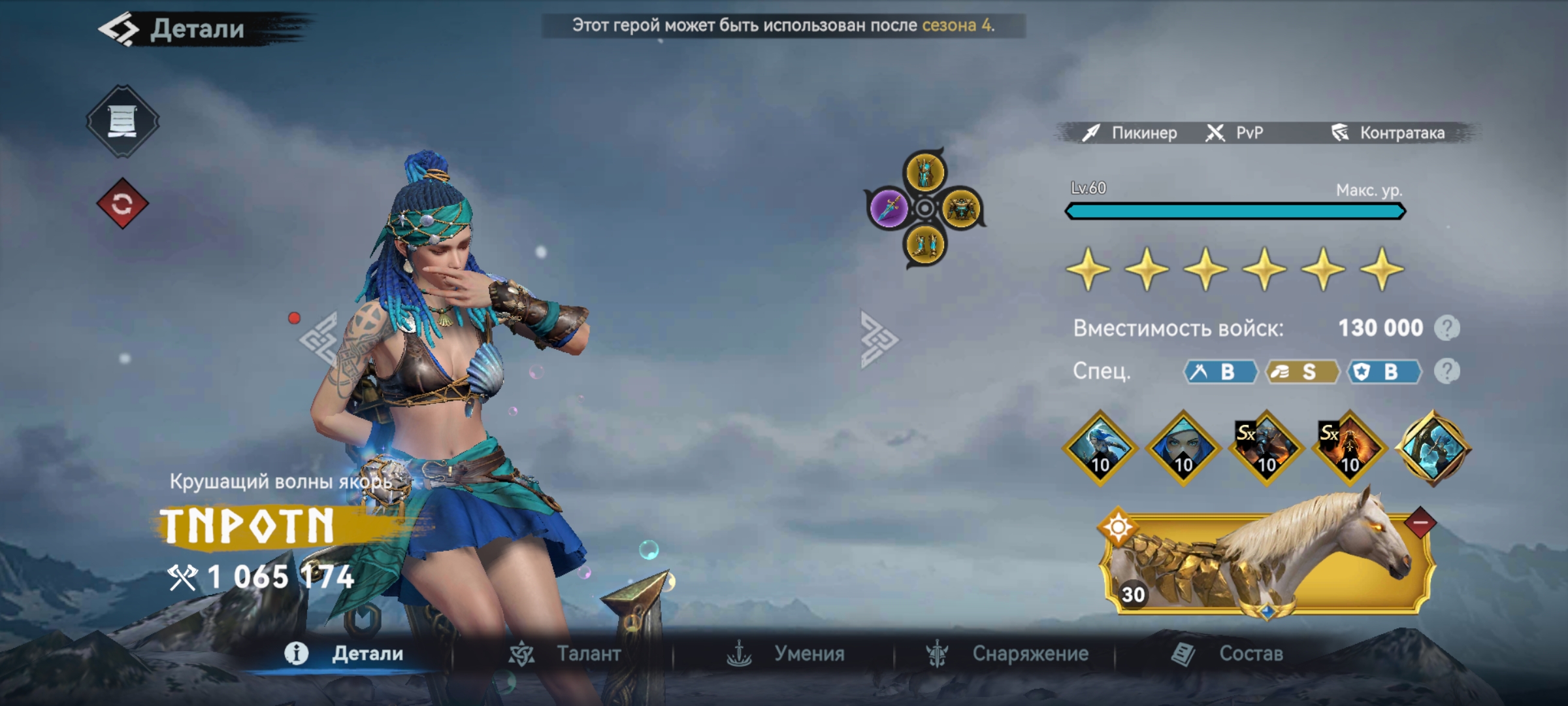Image resolution: width=1568 pixels, height=706 pixels.
Task: Select the top helmet equipment slot
Action: [925, 172]
